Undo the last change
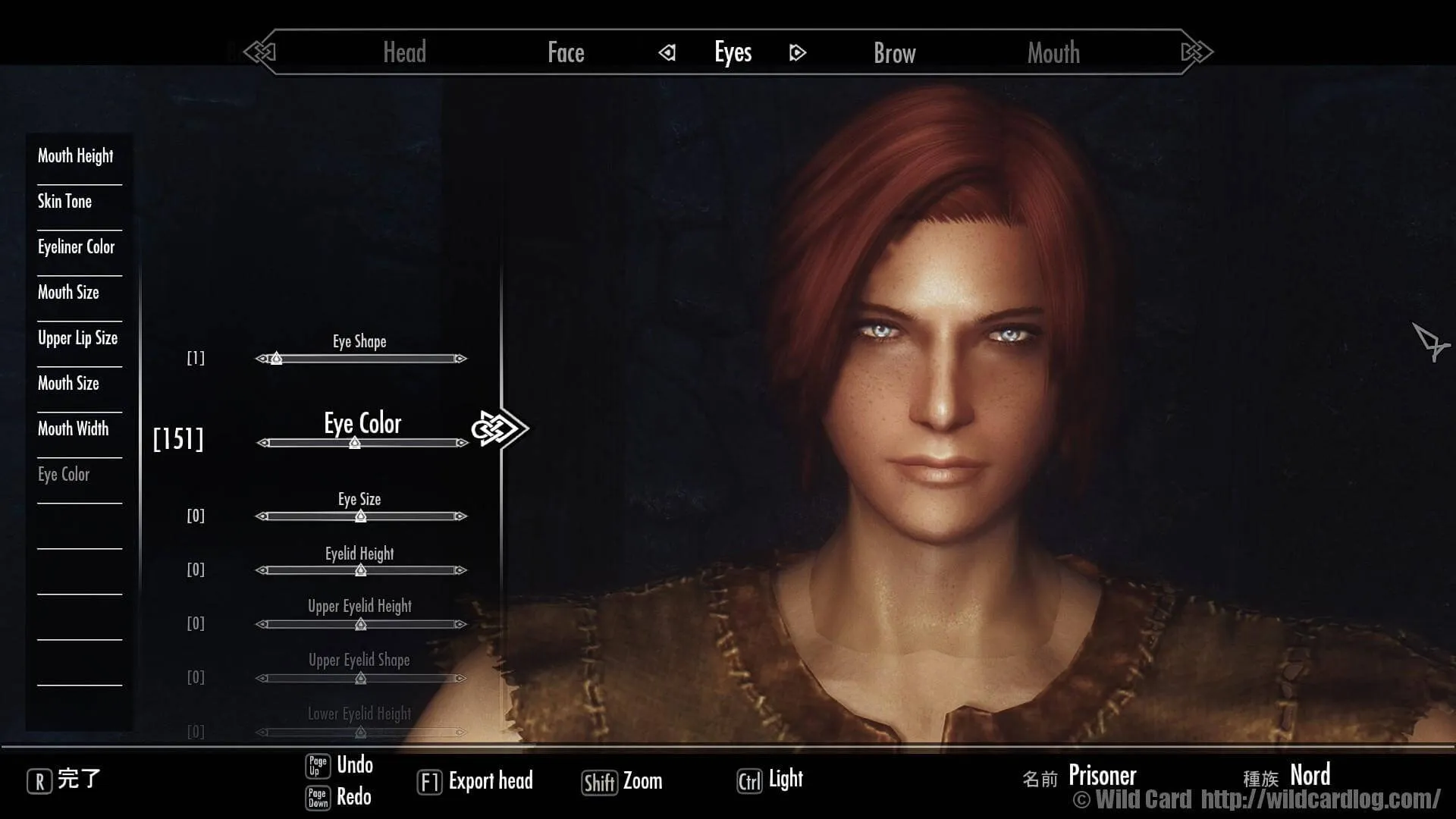 coord(340,765)
